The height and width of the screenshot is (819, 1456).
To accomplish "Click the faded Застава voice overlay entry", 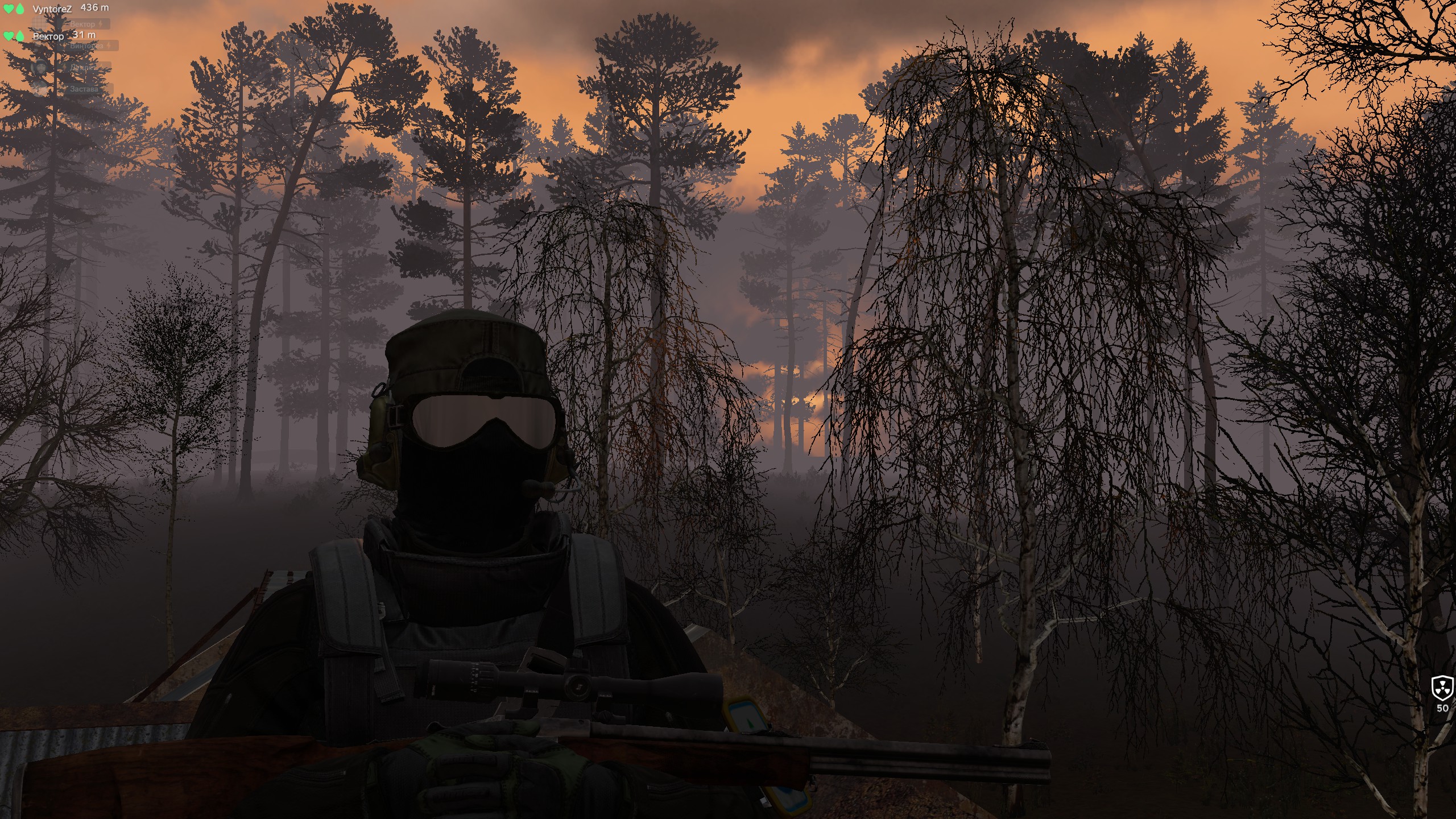I will [x=84, y=89].
